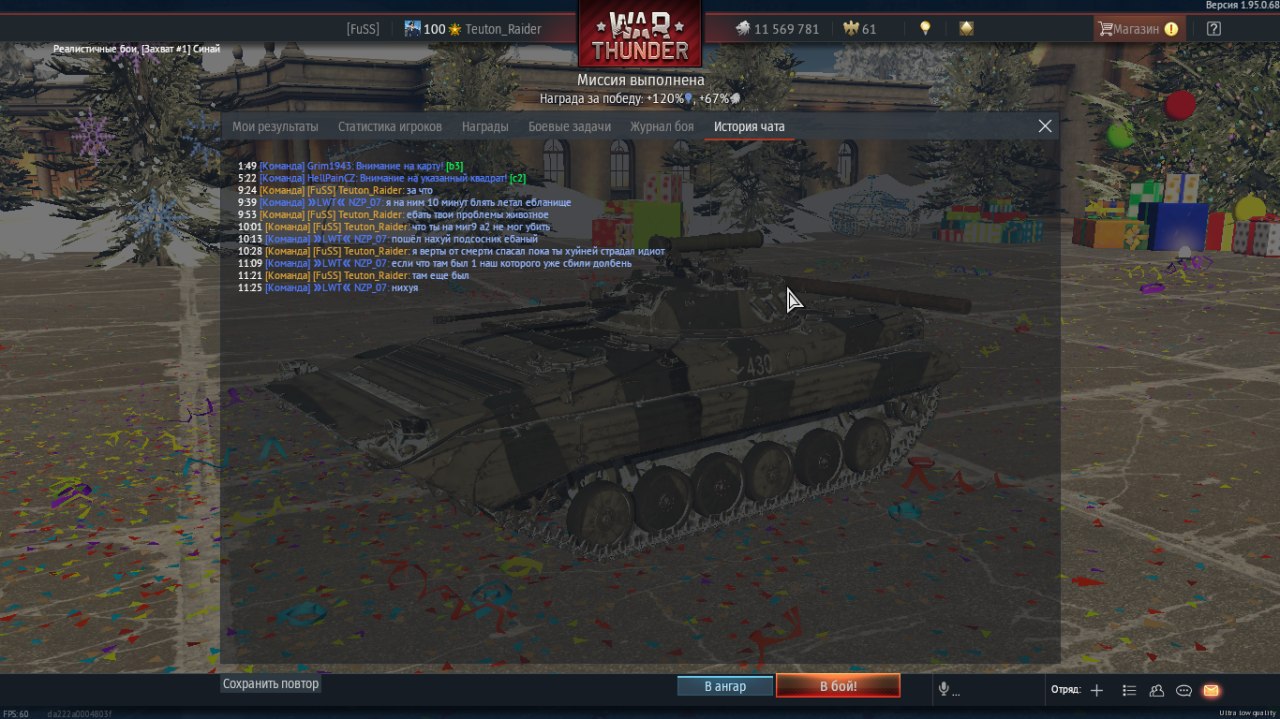Screen dimensions: 1280x719
Task: Save the replay with "Сохранить повтор"
Action: (x=271, y=684)
